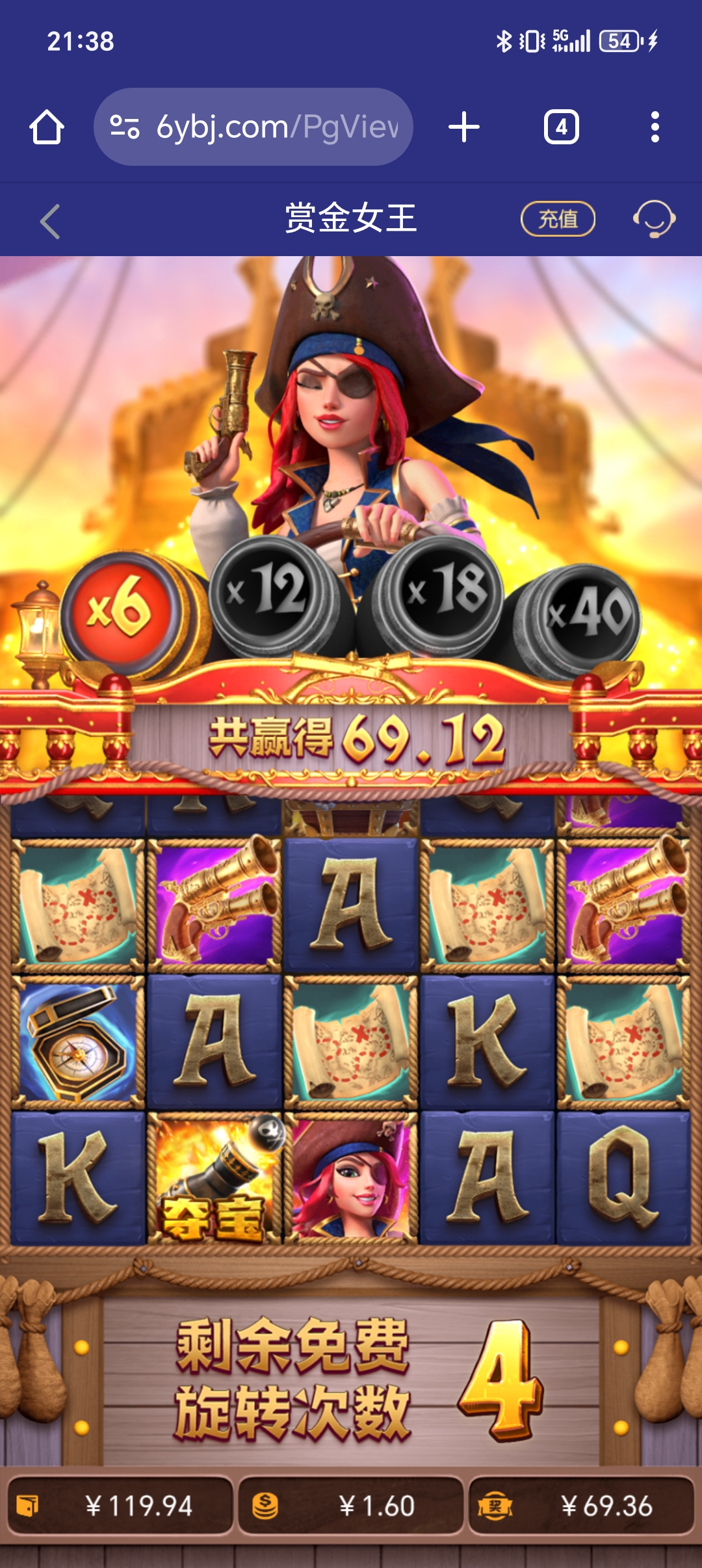The height and width of the screenshot is (1568, 702).
Task: Open the browser three-dot menu
Action: coord(655,127)
